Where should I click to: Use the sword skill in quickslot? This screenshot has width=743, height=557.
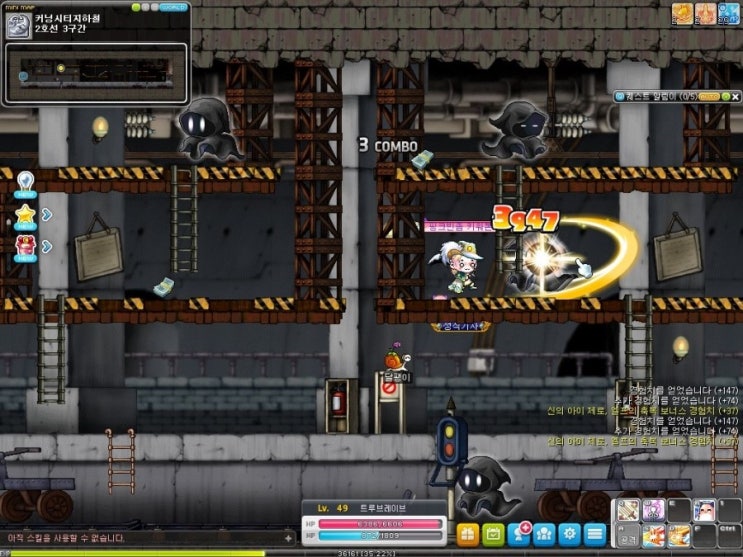628,510
